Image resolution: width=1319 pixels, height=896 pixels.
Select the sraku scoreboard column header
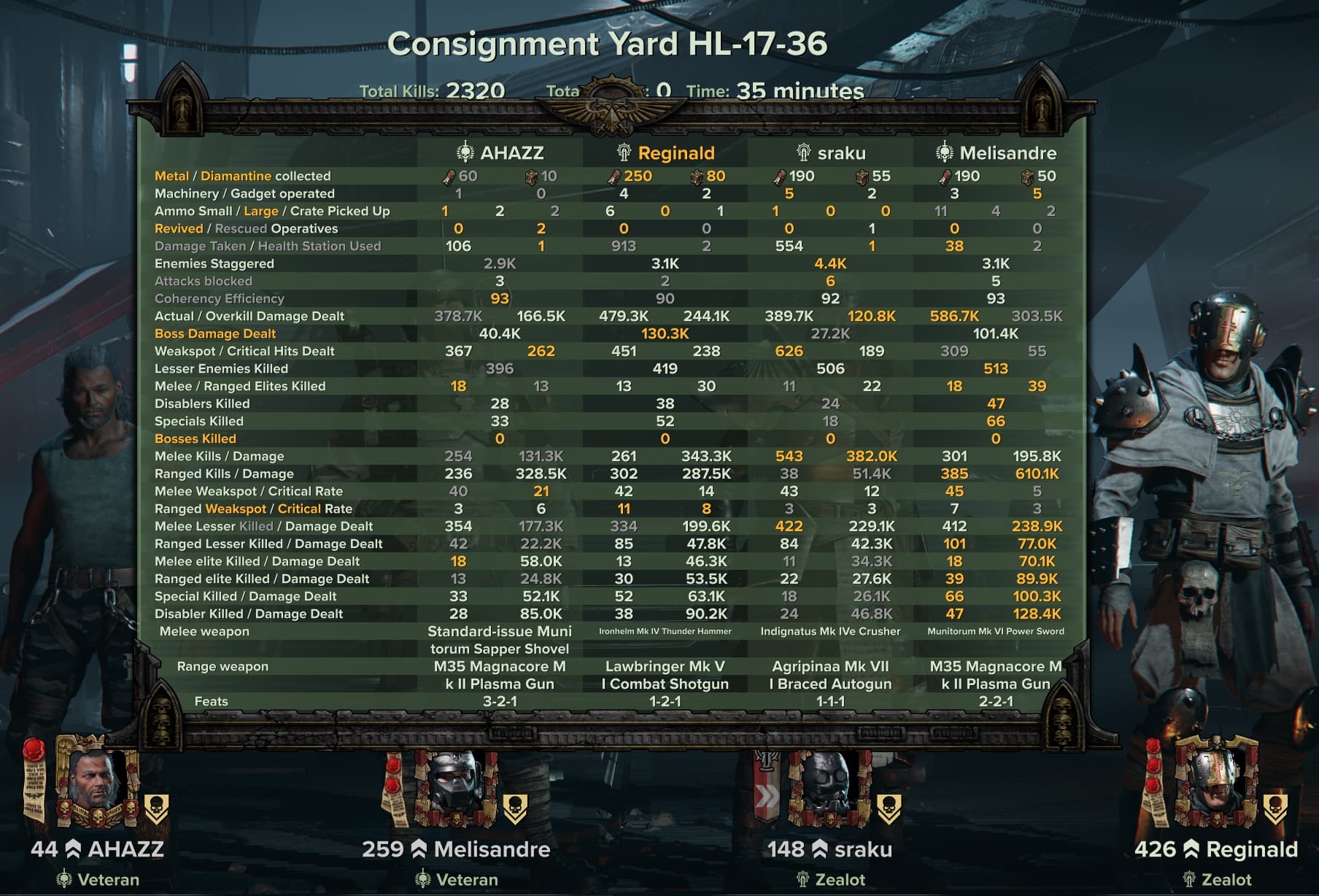pyautogui.click(x=830, y=152)
